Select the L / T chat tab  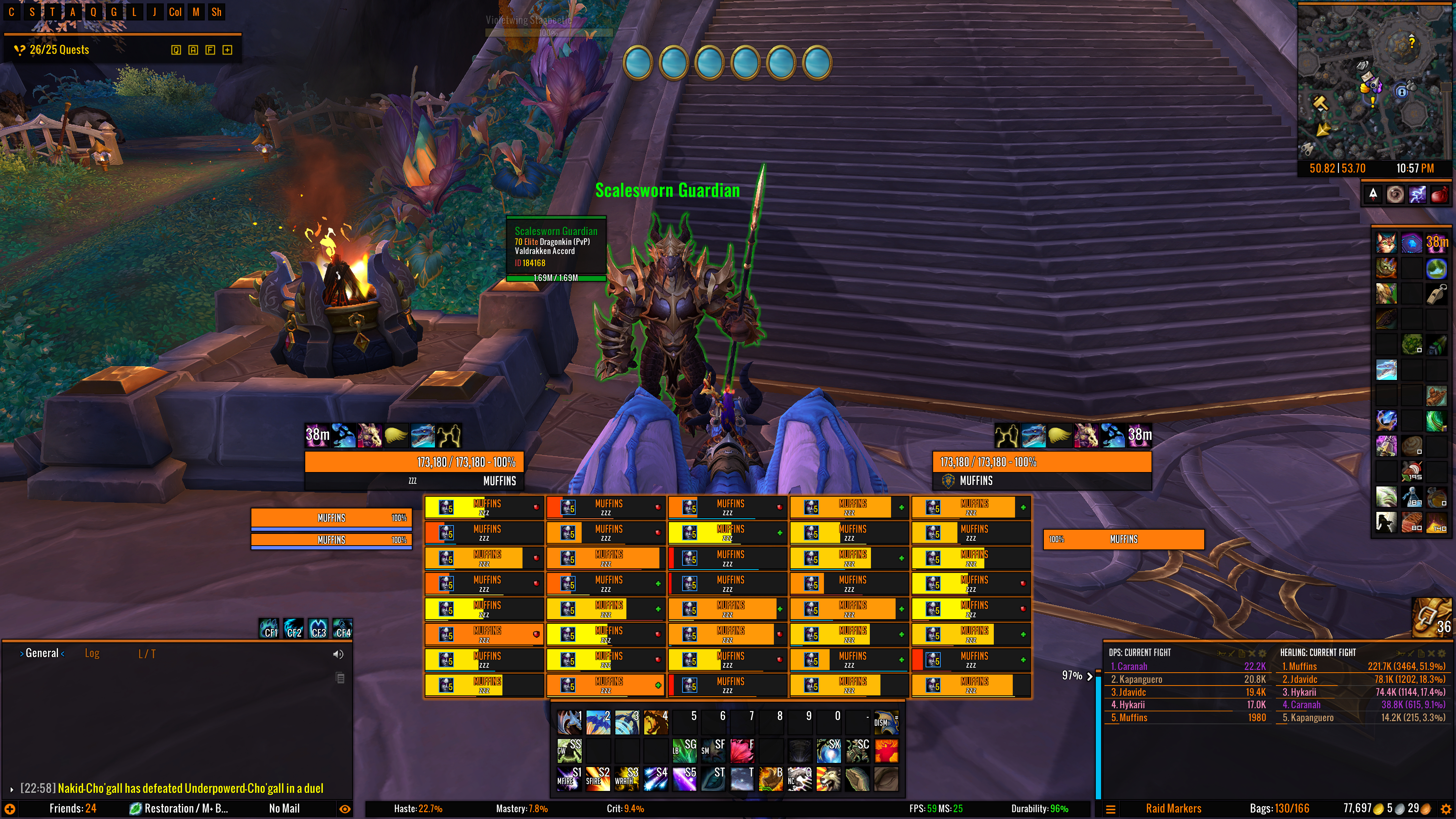[x=147, y=654]
